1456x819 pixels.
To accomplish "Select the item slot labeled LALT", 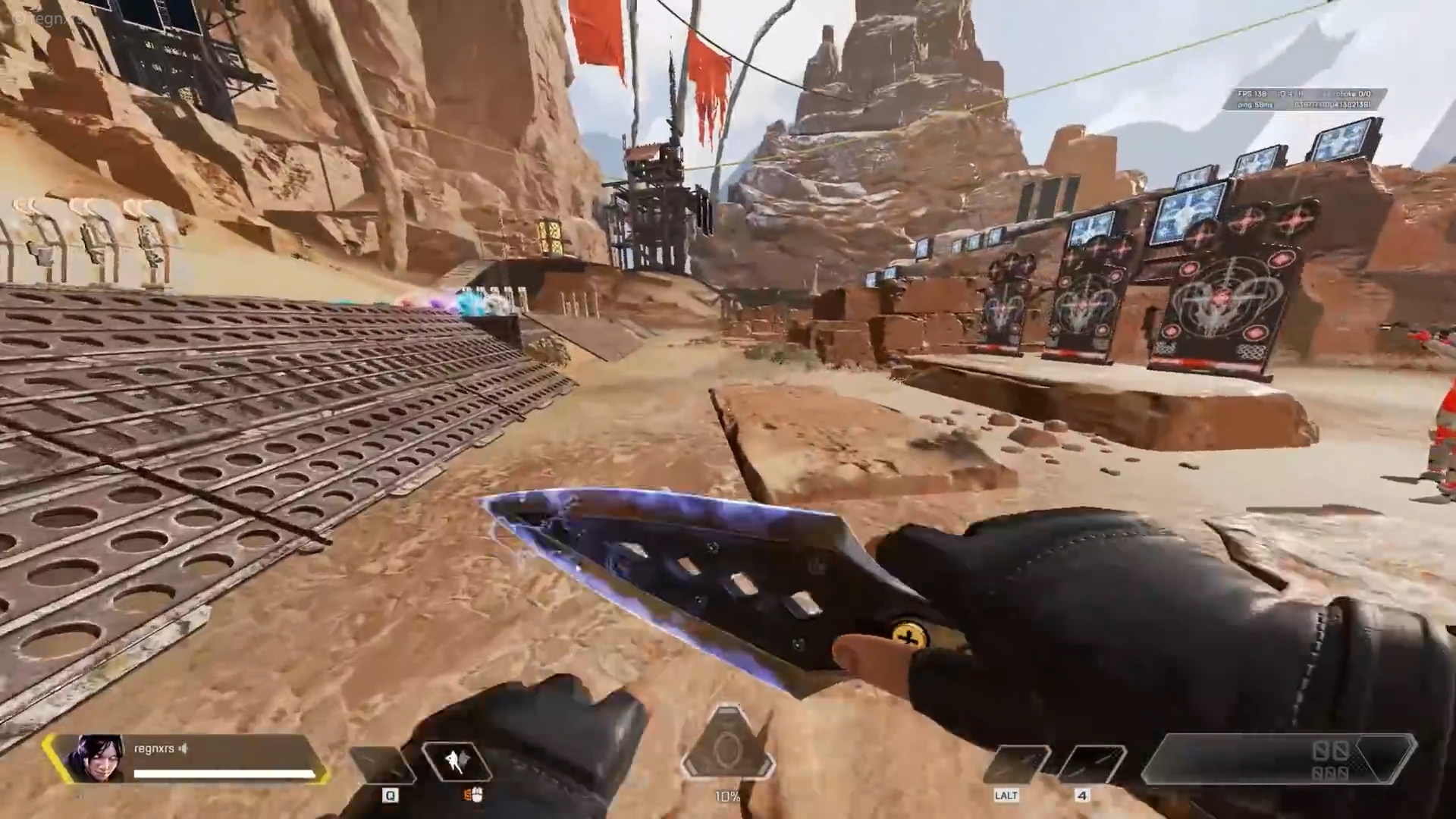I will pyautogui.click(x=1015, y=764).
